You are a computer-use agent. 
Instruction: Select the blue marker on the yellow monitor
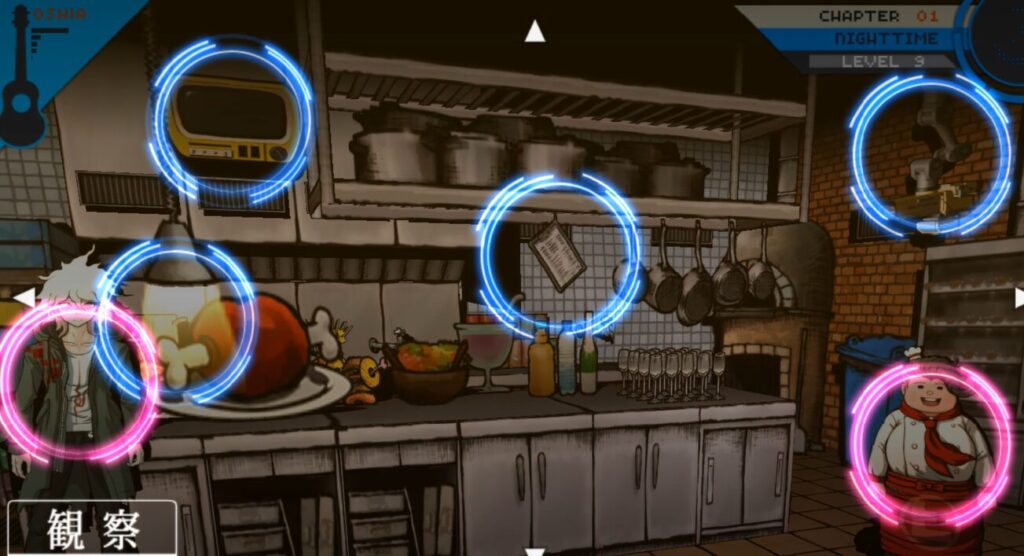click(x=232, y=120)
